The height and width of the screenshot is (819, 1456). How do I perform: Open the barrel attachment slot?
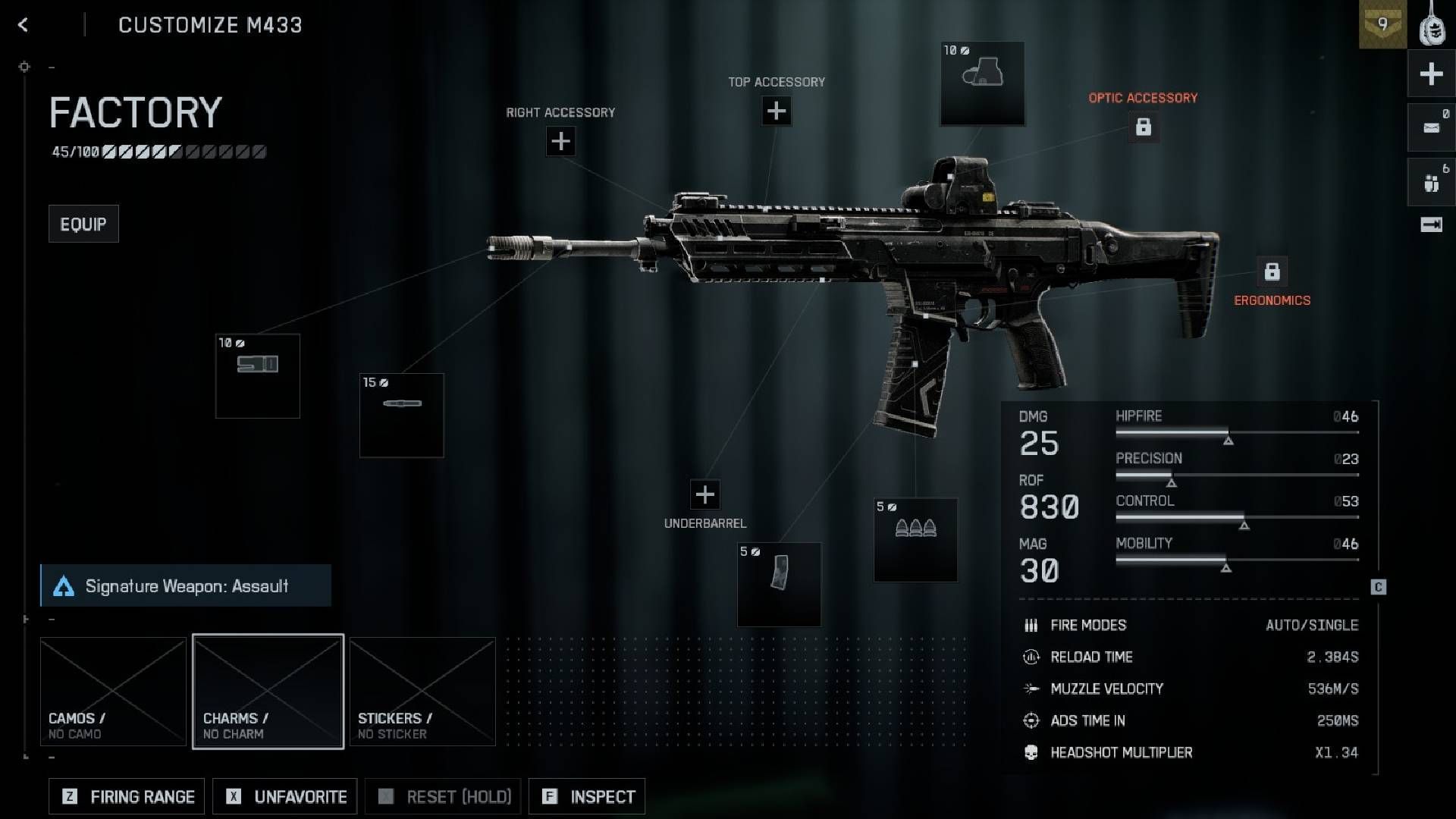[x=401, y=415]
